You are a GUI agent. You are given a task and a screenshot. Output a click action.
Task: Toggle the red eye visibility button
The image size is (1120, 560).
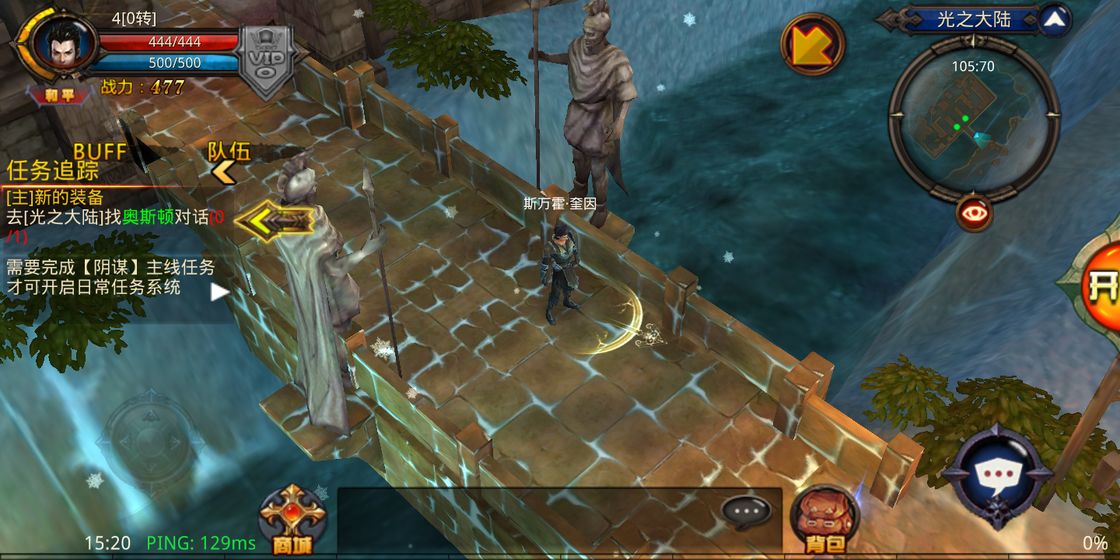[x=973, y=212]
